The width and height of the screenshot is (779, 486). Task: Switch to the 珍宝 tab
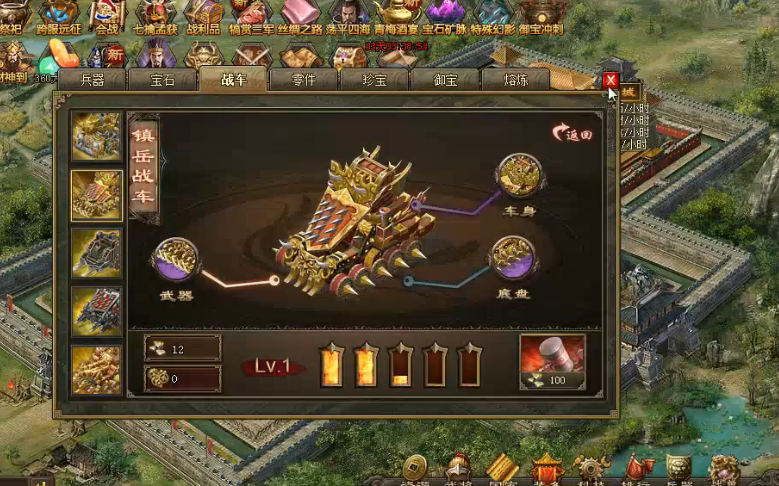(374, 80)
